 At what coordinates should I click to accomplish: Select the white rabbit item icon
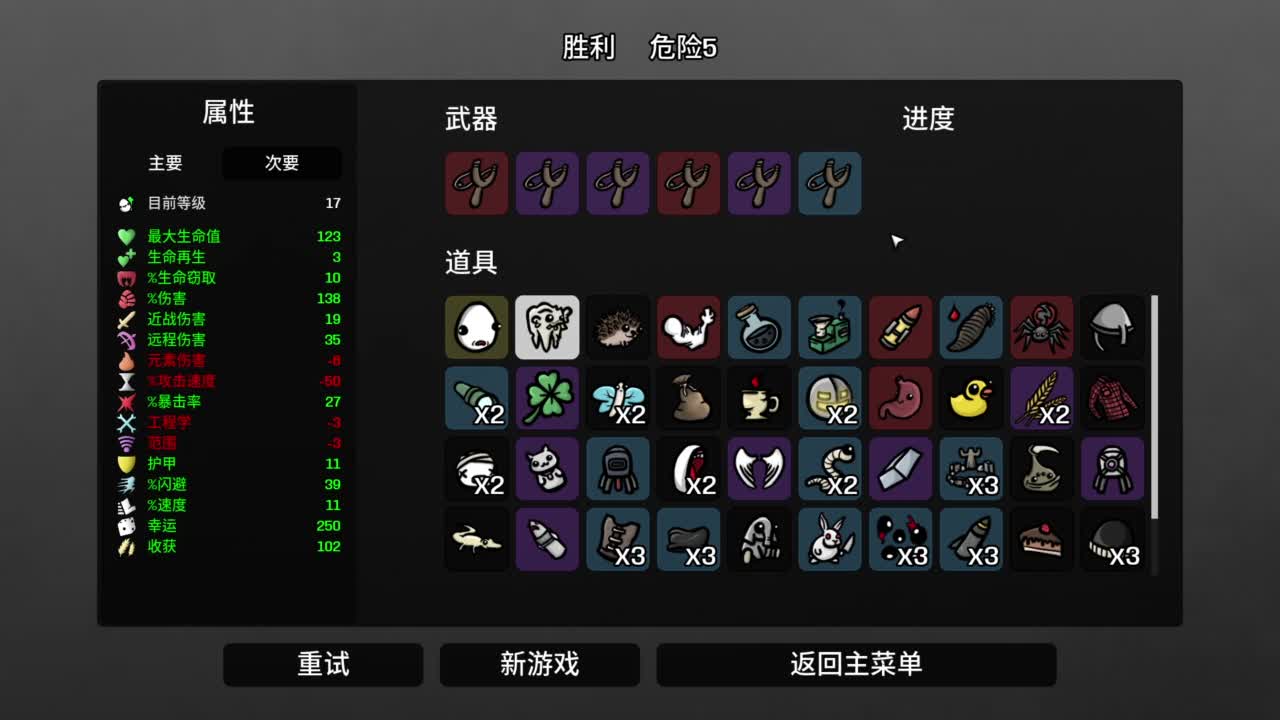coord(829,539)
